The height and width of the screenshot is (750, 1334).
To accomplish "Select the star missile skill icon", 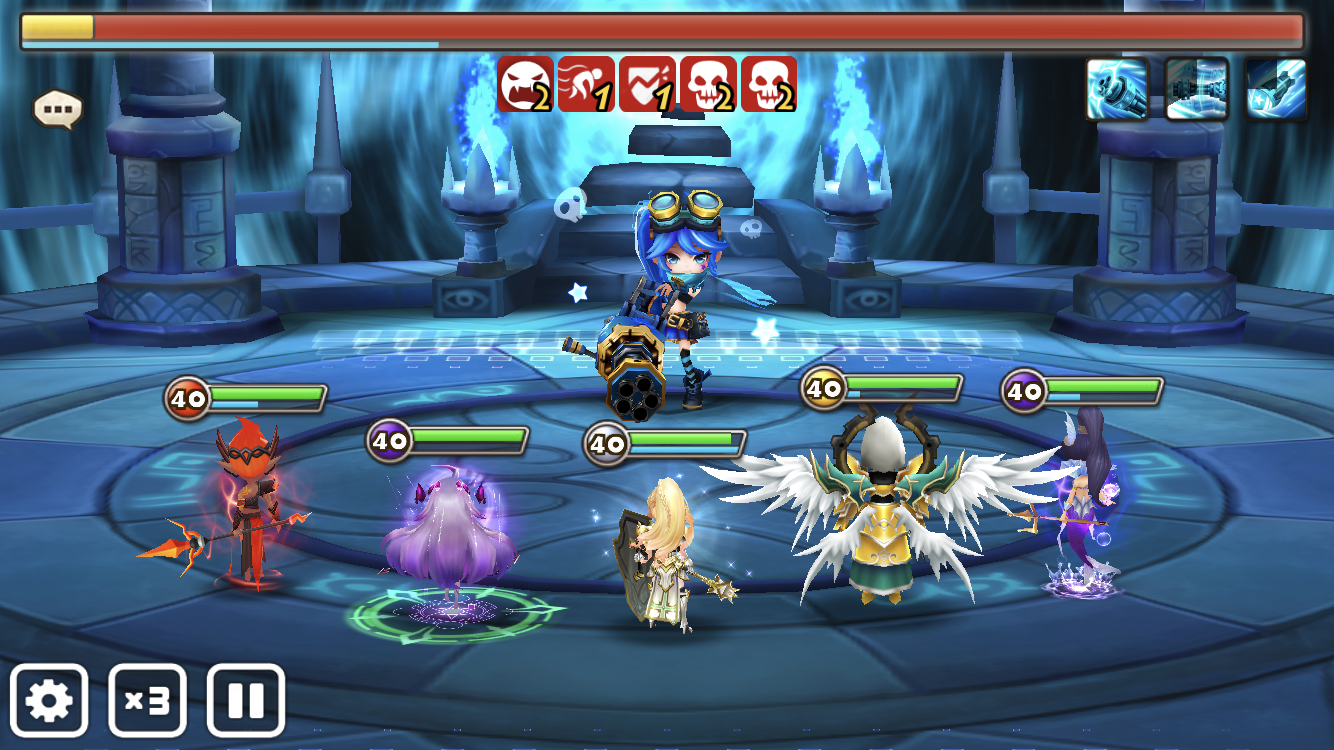I will coord(1276,89).
